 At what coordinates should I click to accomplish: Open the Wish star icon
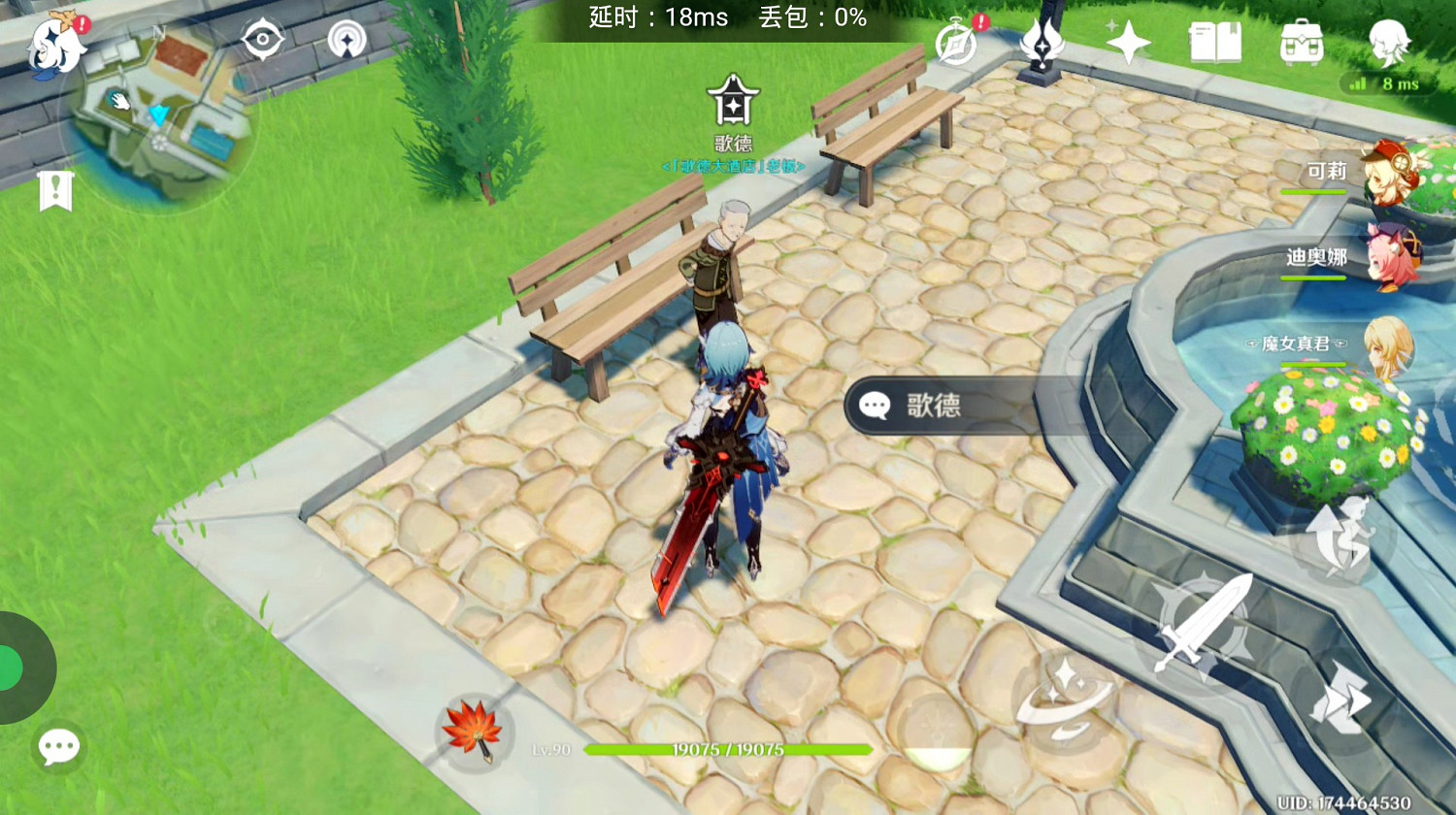(1129, 44)
